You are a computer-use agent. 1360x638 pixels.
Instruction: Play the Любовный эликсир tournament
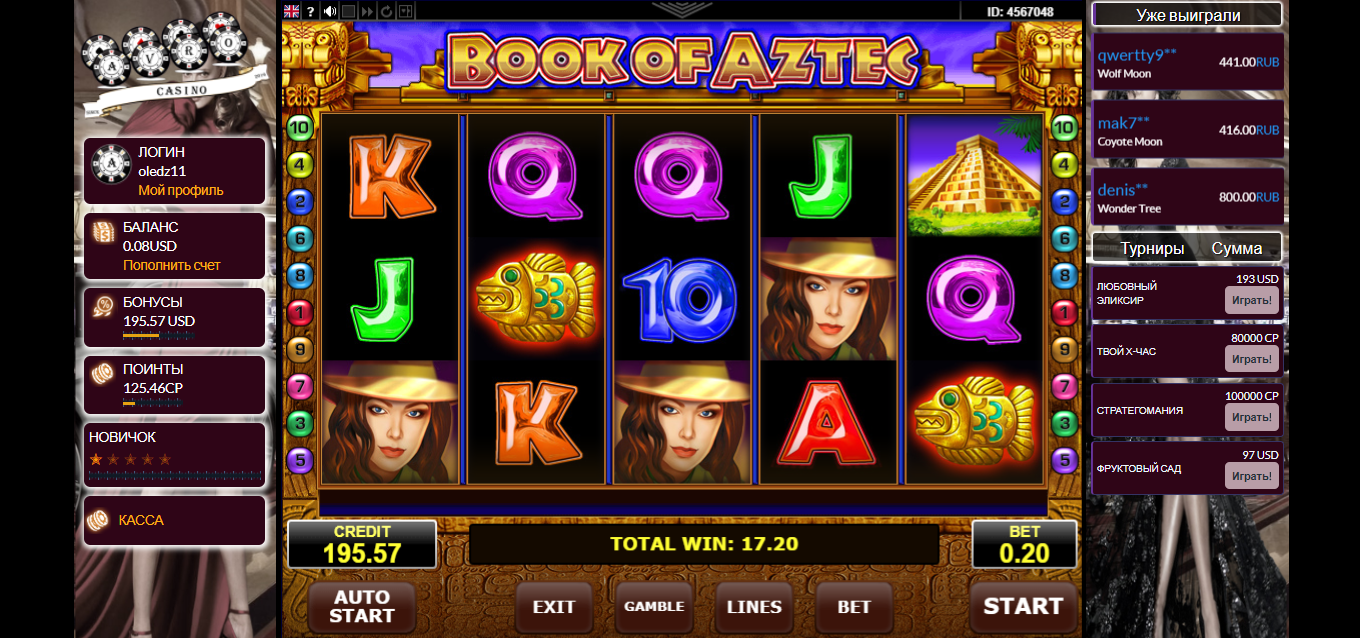pos(1251,300)
